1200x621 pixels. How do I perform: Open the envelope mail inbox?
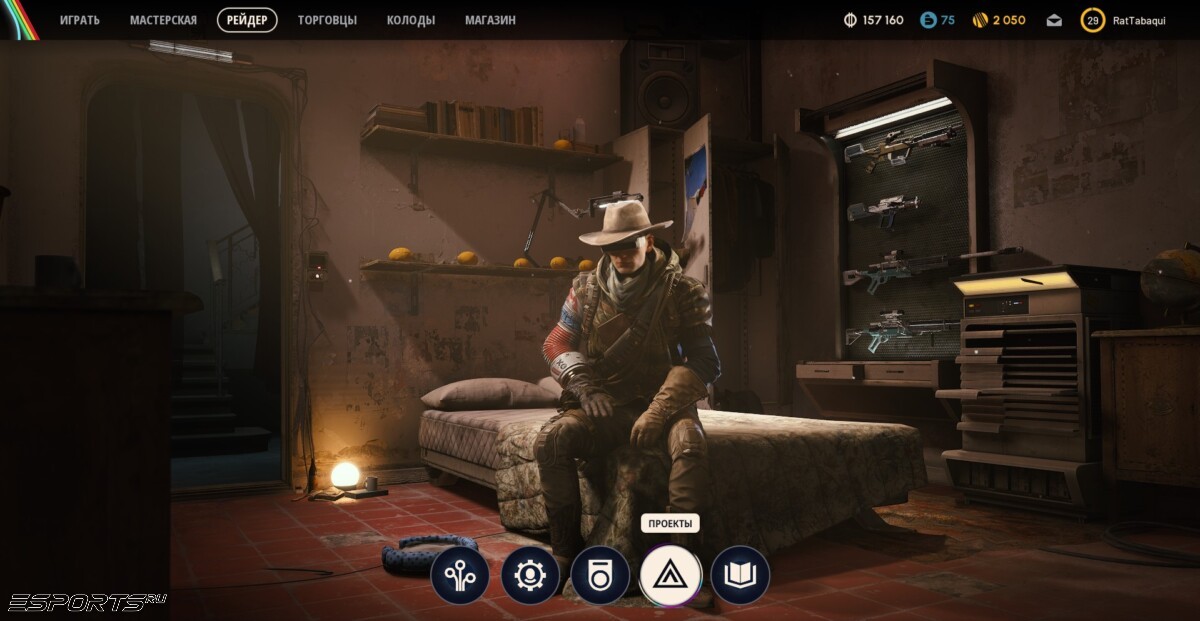pos(1054,20)
